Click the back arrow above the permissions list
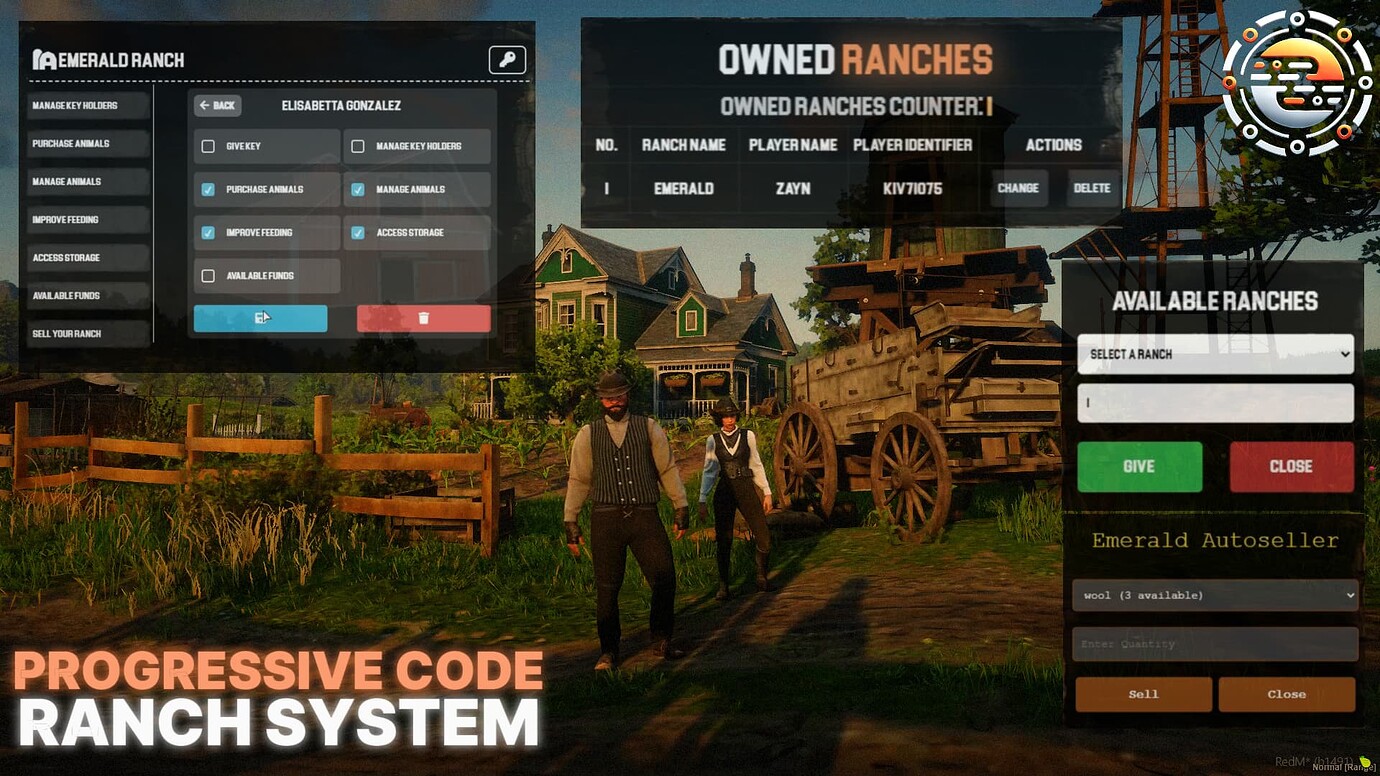This screenshot has height=776, width=1380. point(218,106)
